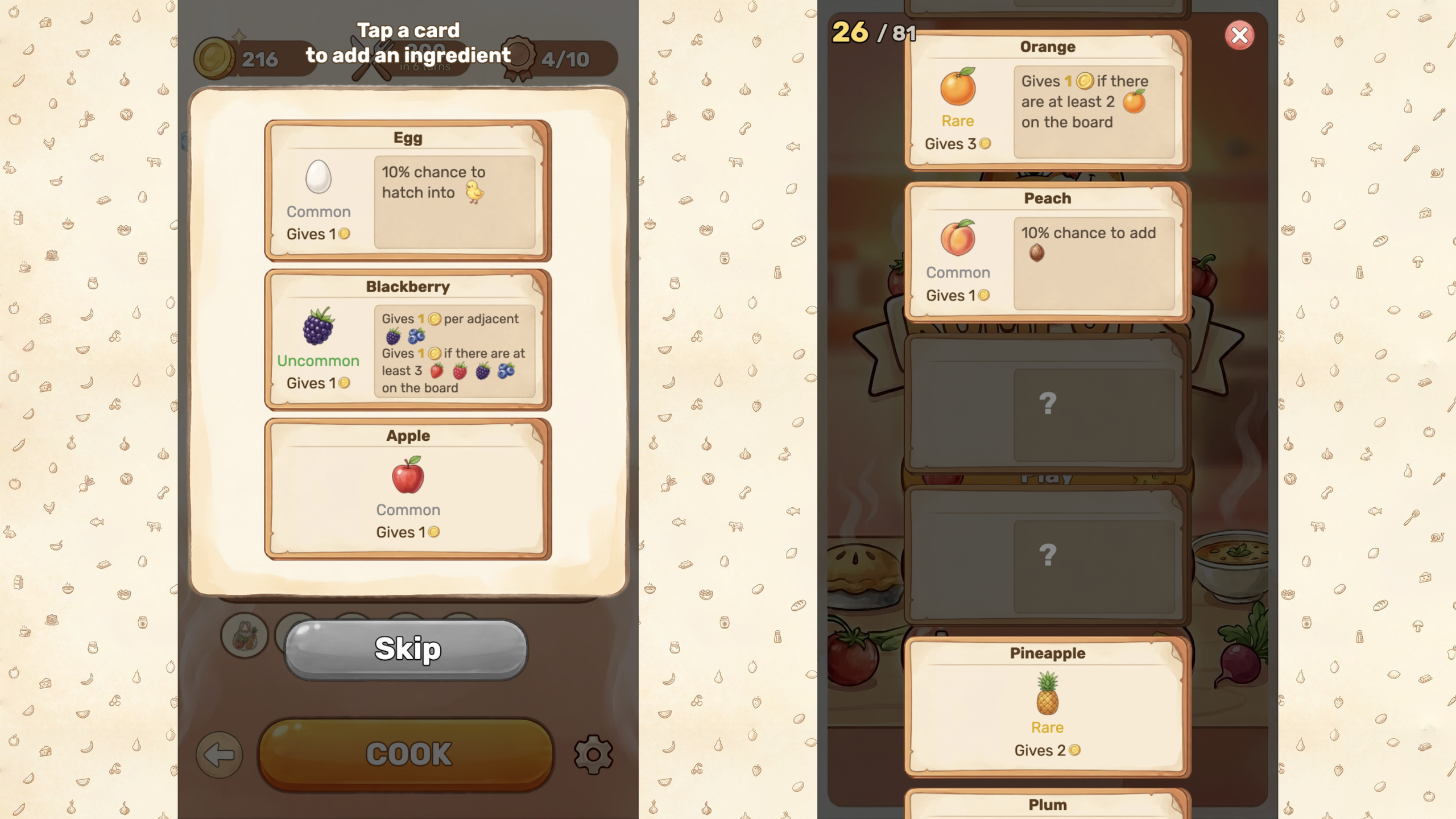Select the Plum card at the bottom

point(1048,804)
